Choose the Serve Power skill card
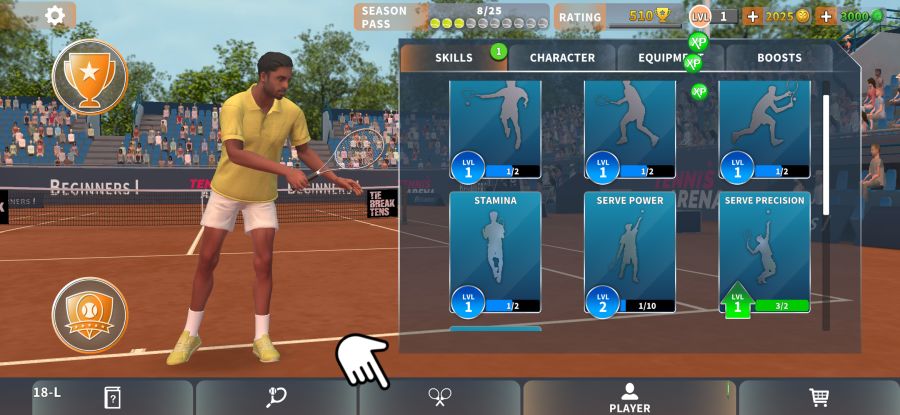This screenshot has width=900, height=415. [x=630, y=252]
